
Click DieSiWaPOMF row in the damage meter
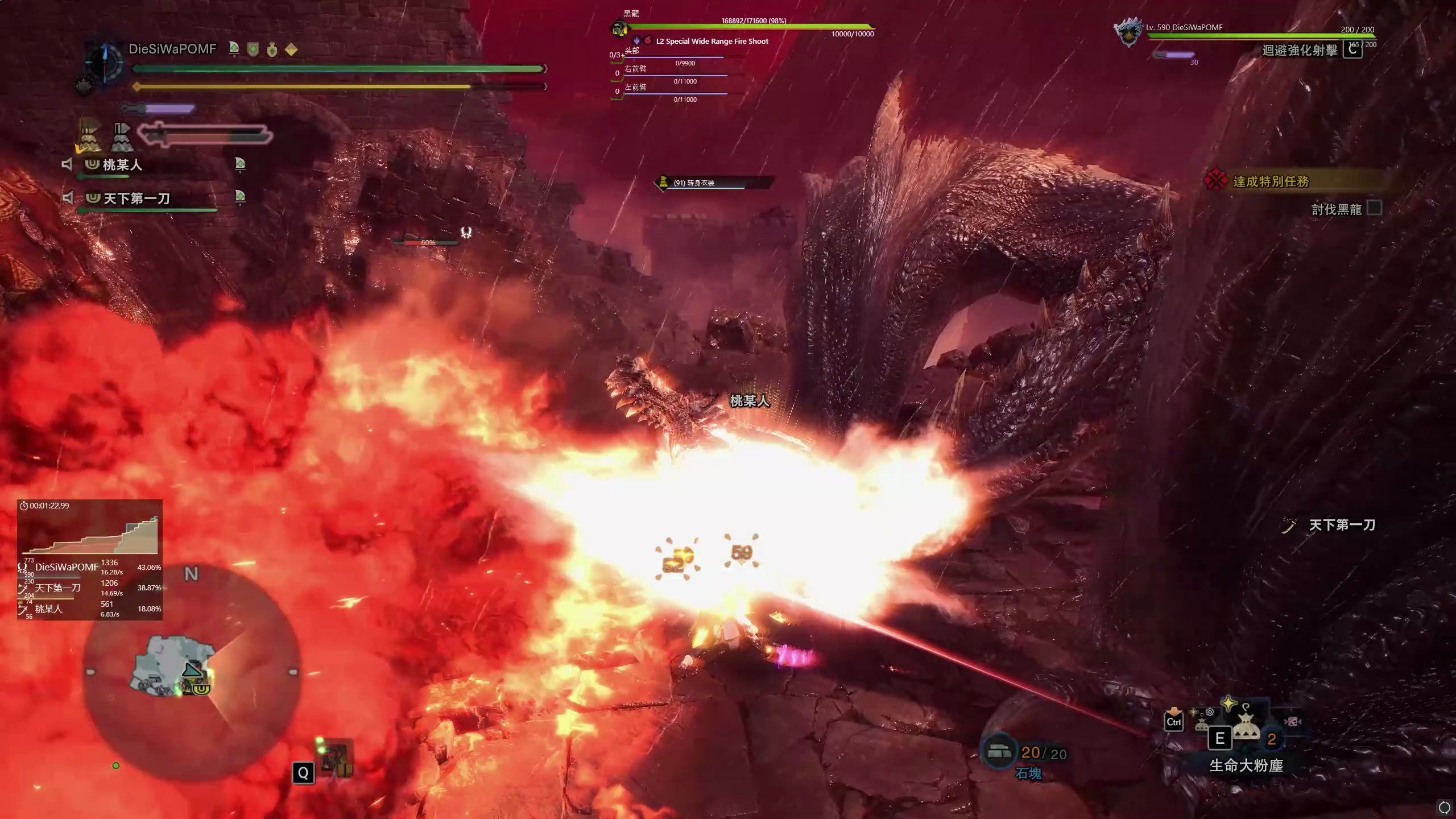tap(90, 567)
